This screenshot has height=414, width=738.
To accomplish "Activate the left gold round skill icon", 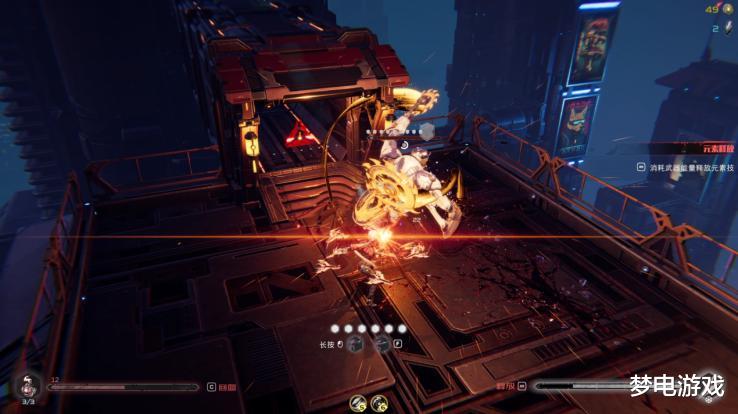I will click(x=358, y=403).
